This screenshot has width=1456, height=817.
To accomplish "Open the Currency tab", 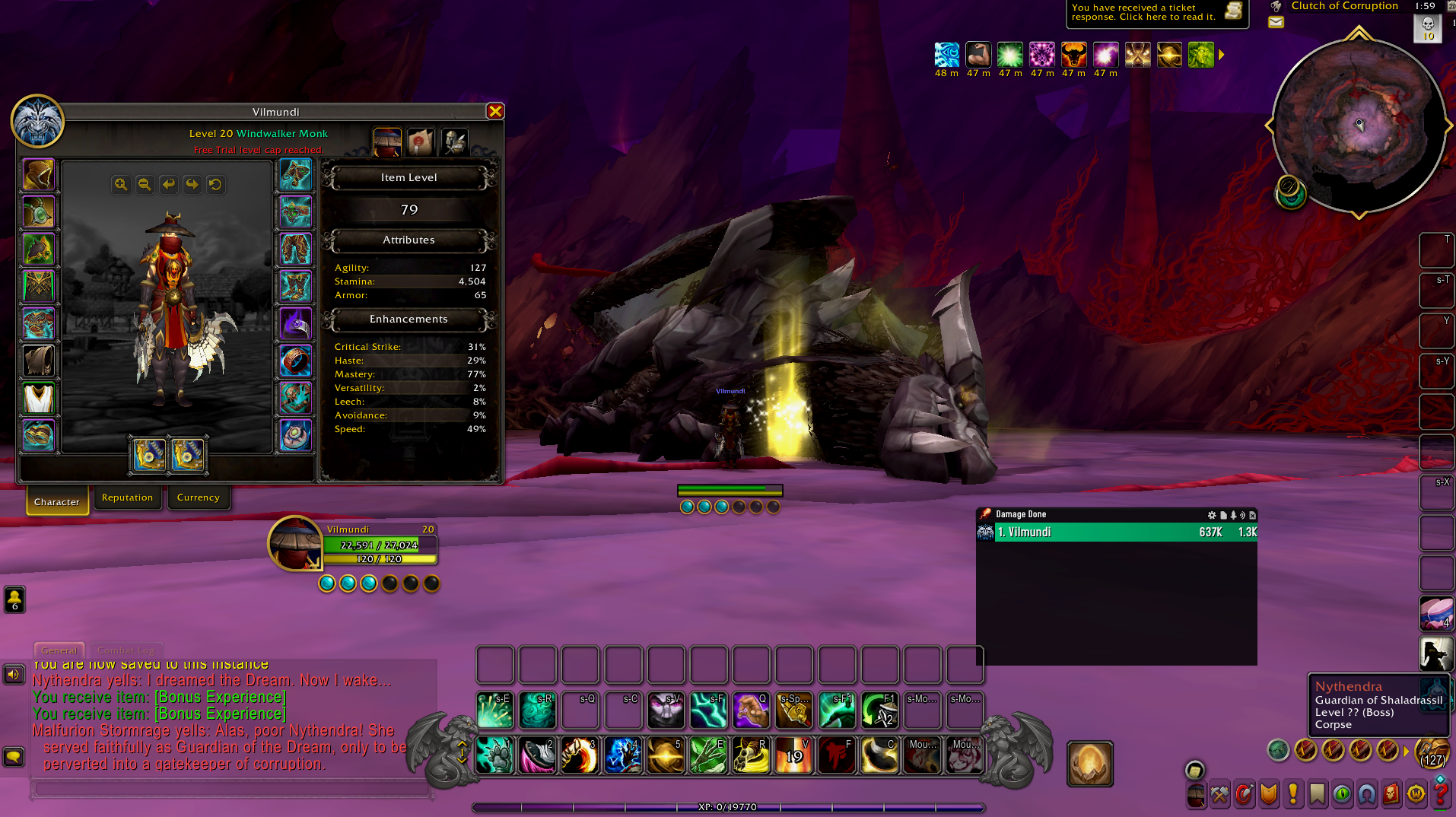I will 198,498.
